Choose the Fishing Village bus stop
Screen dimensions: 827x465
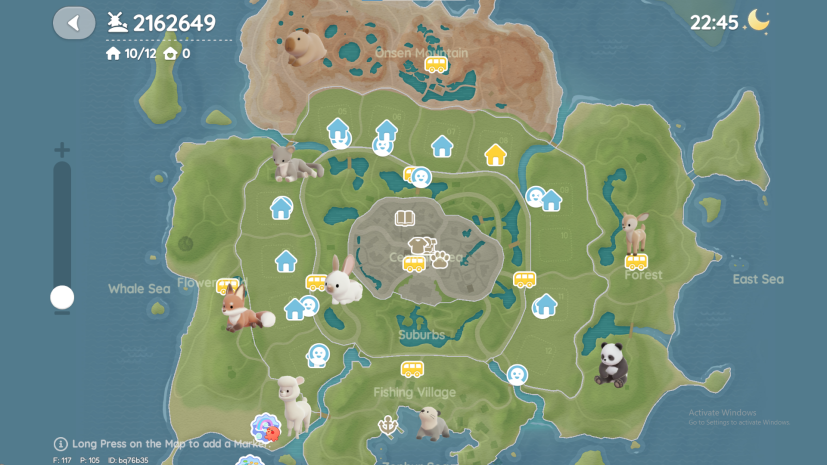[x=412, y=368]
